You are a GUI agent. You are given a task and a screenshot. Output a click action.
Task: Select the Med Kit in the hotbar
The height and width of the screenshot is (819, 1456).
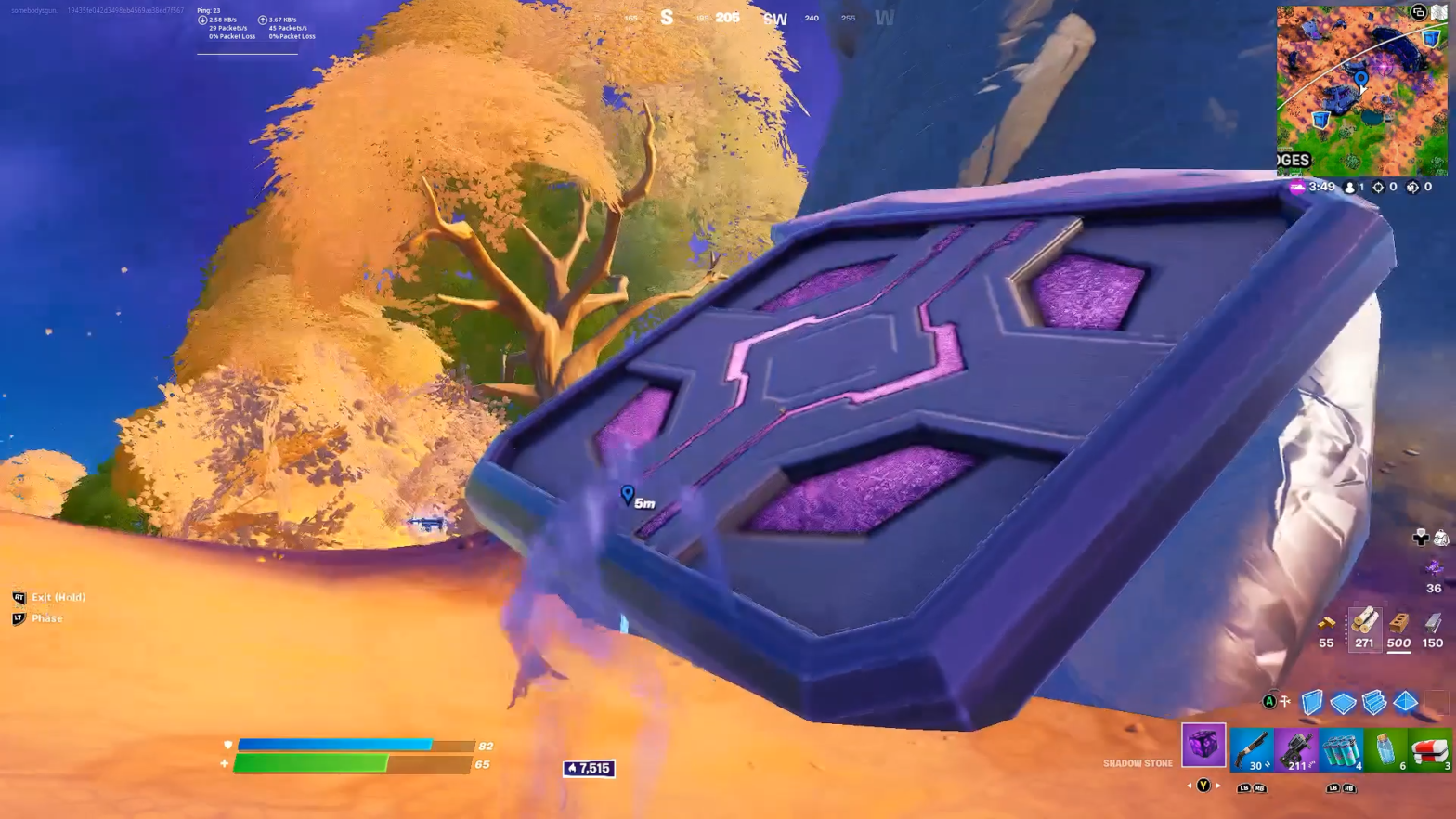(1430, 749)
